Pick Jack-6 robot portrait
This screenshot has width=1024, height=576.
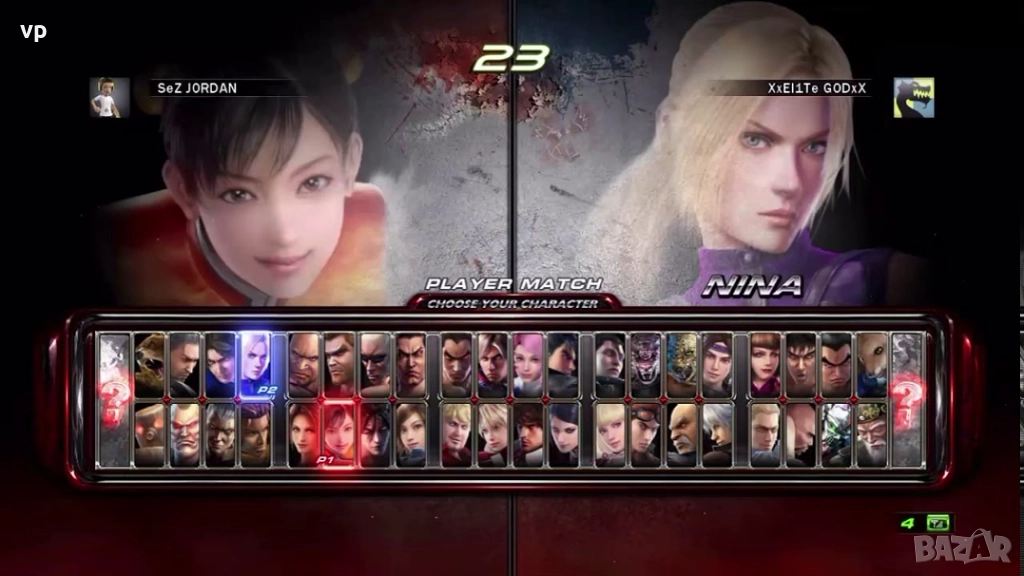[x=150, y=434]
